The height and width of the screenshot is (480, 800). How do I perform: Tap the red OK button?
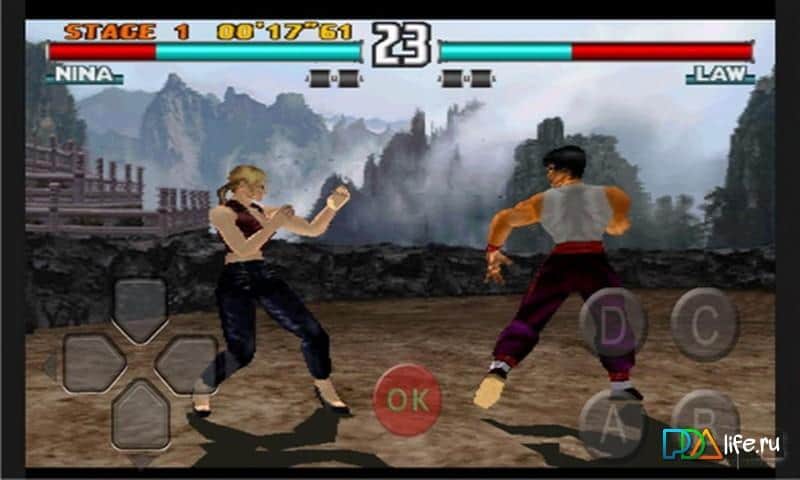[x=407, y=399]
